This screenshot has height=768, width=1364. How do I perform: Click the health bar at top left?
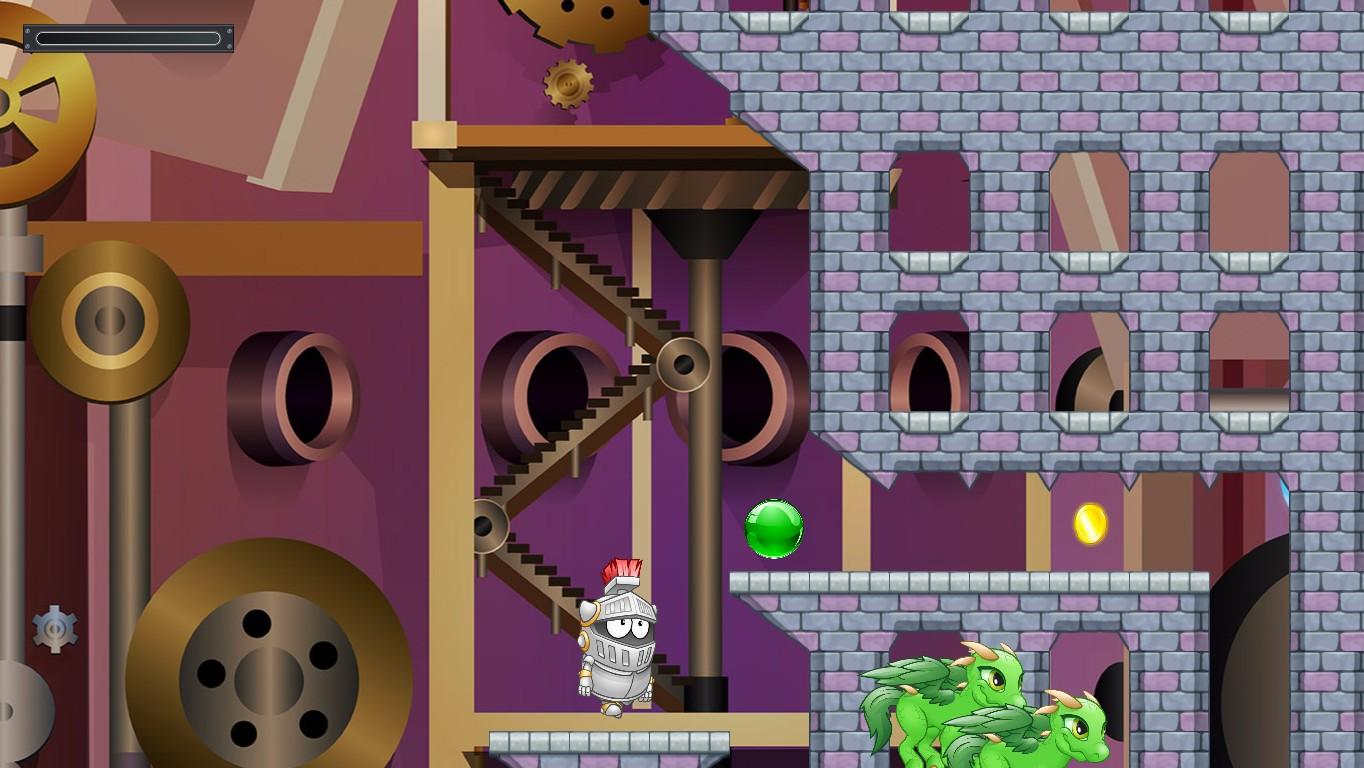126,38
